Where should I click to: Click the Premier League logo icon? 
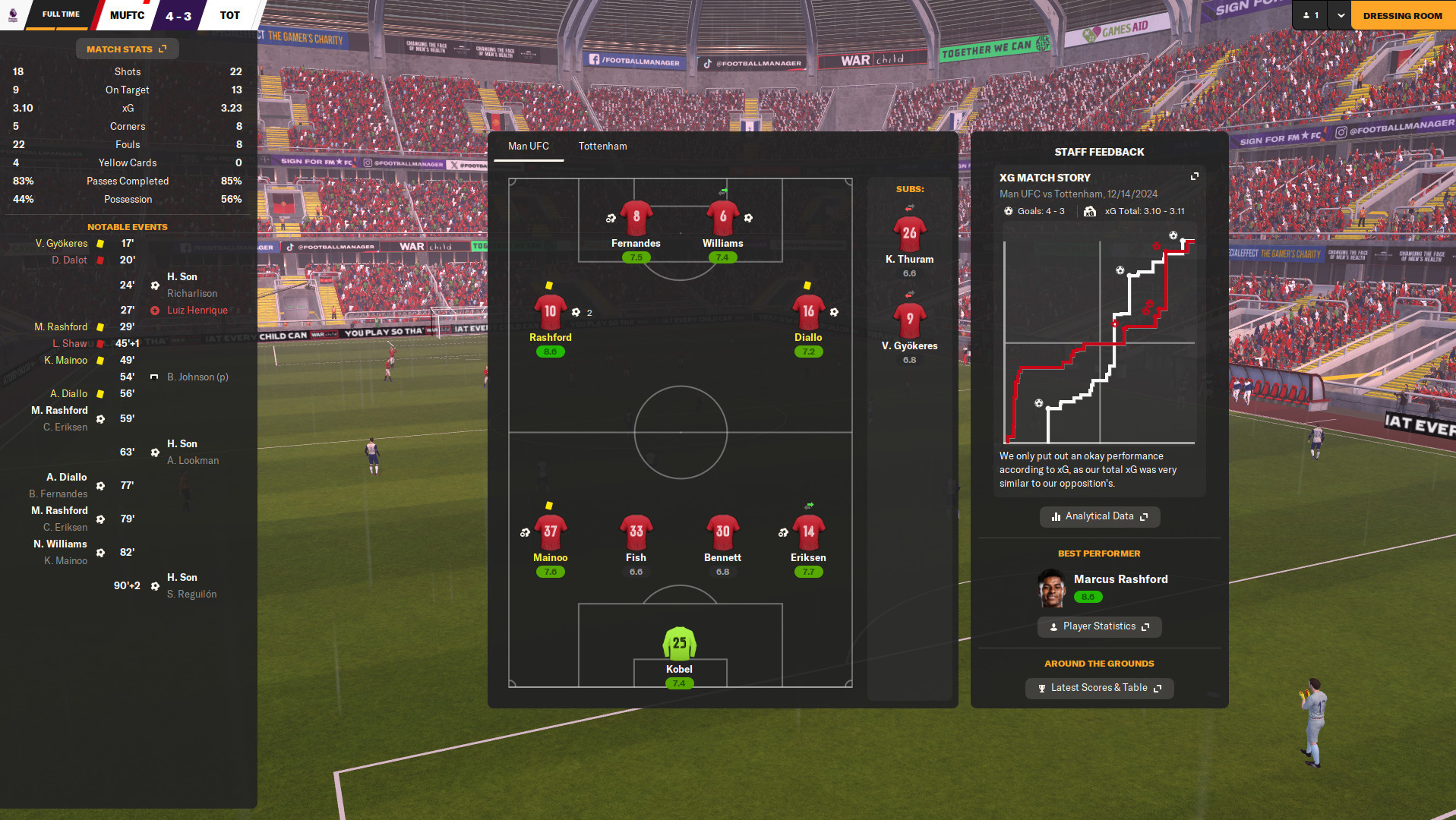point(13,15)
